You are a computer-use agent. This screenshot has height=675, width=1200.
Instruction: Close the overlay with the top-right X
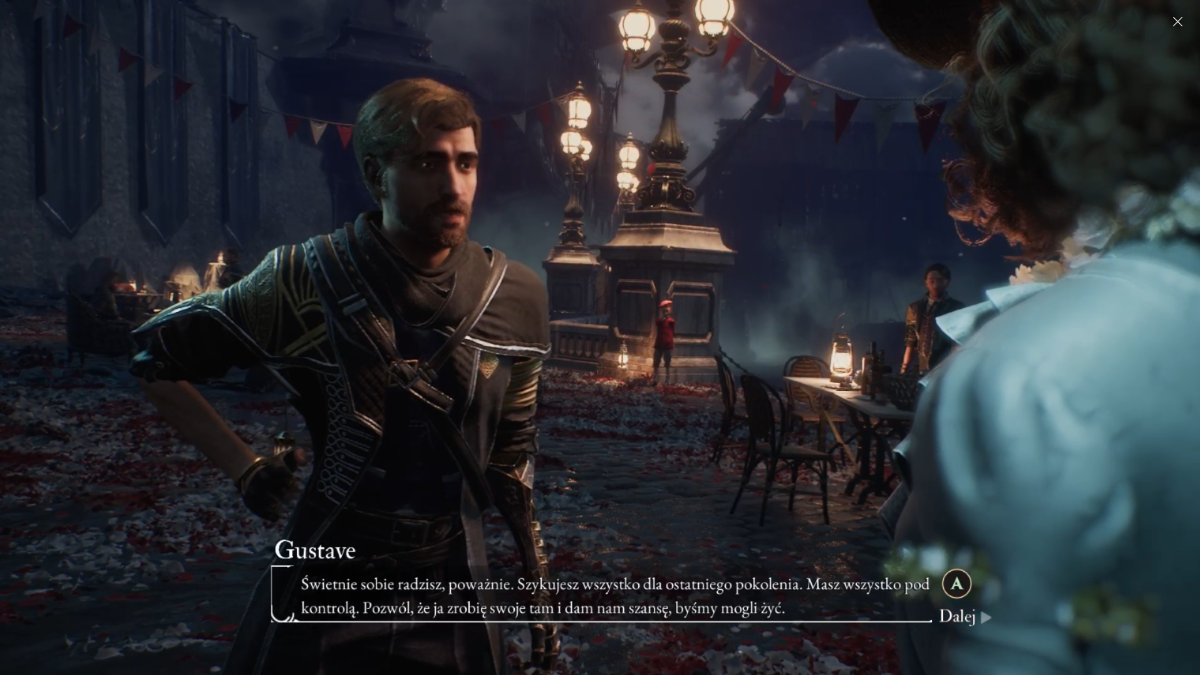[1177, 22]
